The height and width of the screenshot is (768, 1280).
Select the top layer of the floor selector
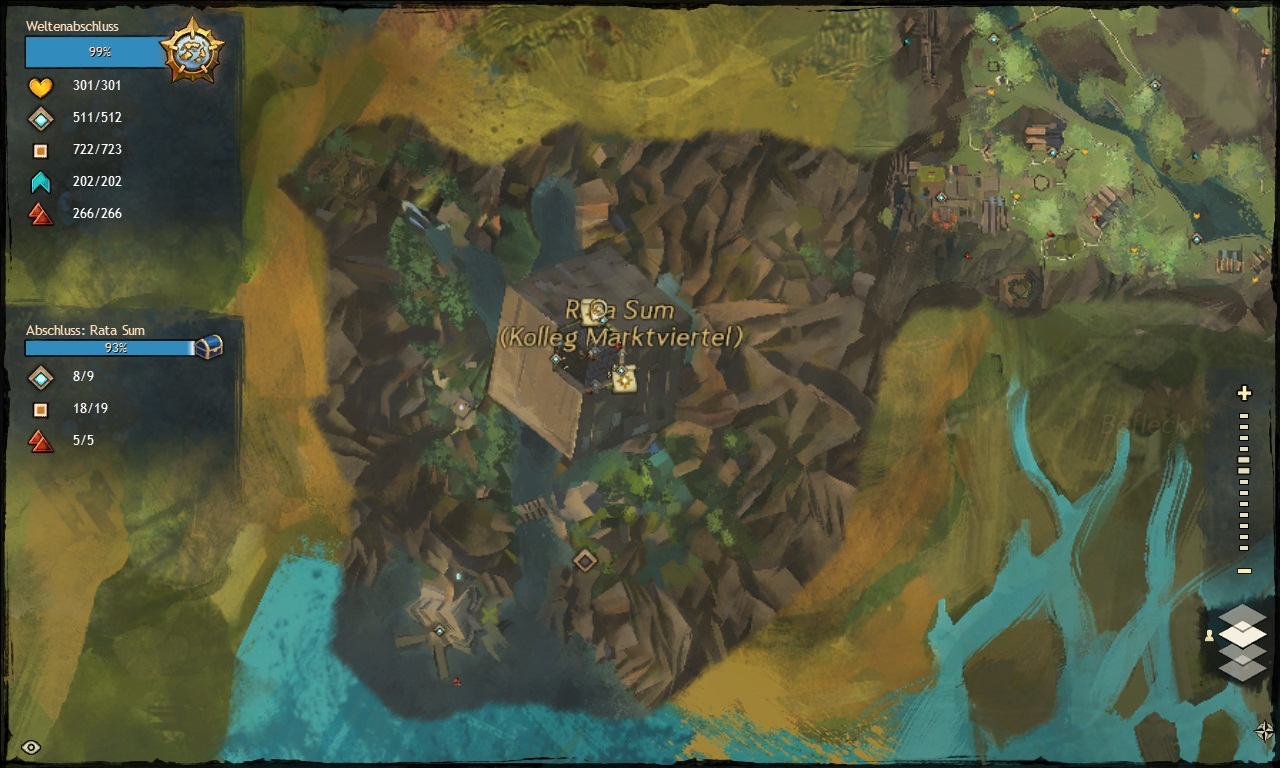[1242, 614]
